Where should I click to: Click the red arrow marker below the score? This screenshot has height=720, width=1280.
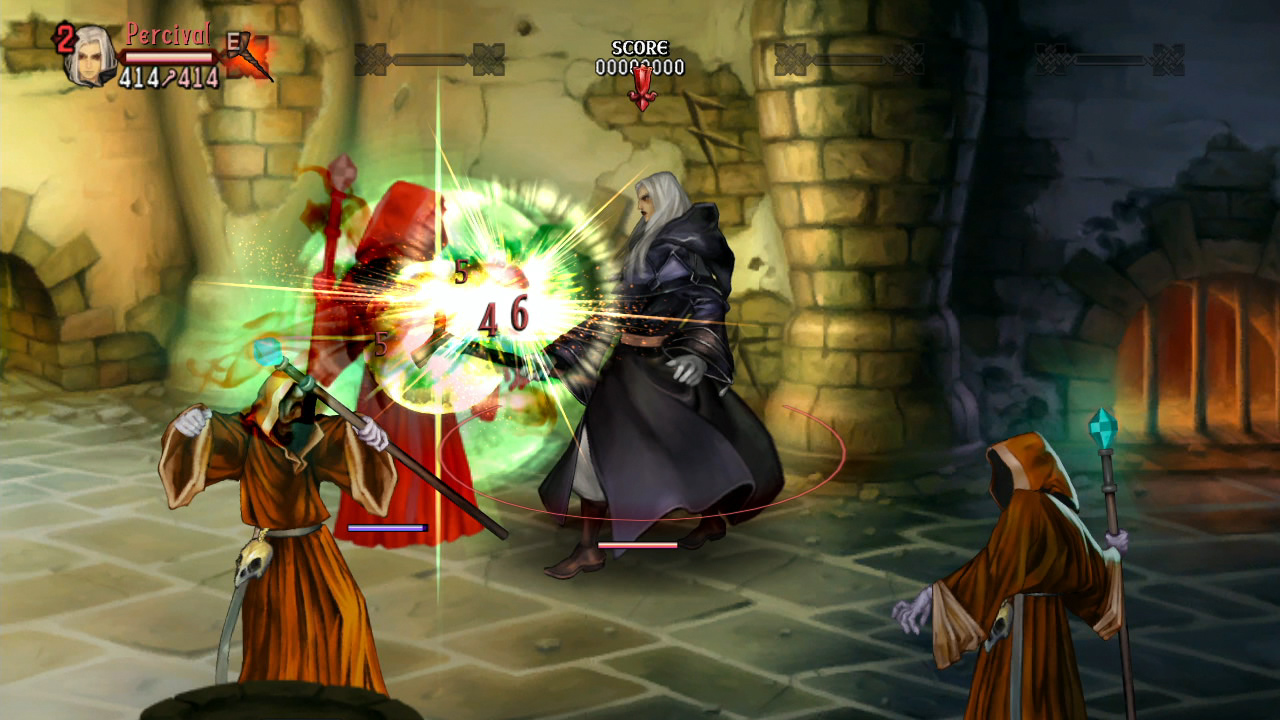(643, 87)
